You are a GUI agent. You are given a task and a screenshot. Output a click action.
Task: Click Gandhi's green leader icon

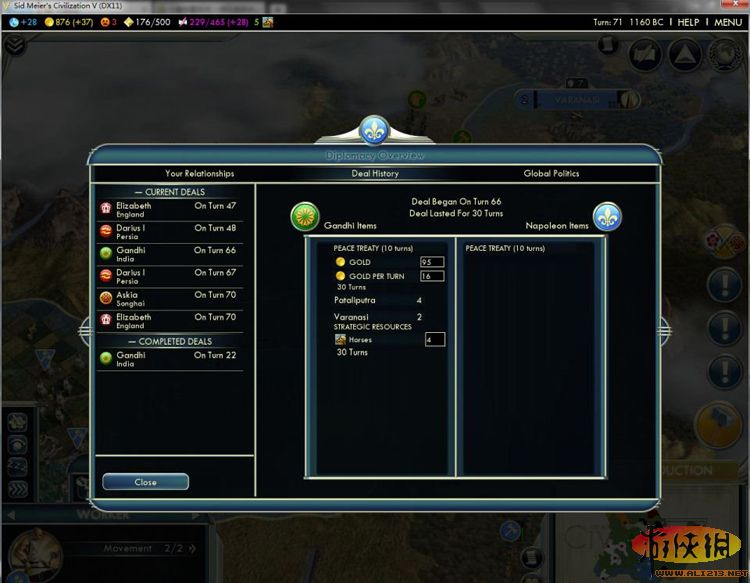(305, 216)
